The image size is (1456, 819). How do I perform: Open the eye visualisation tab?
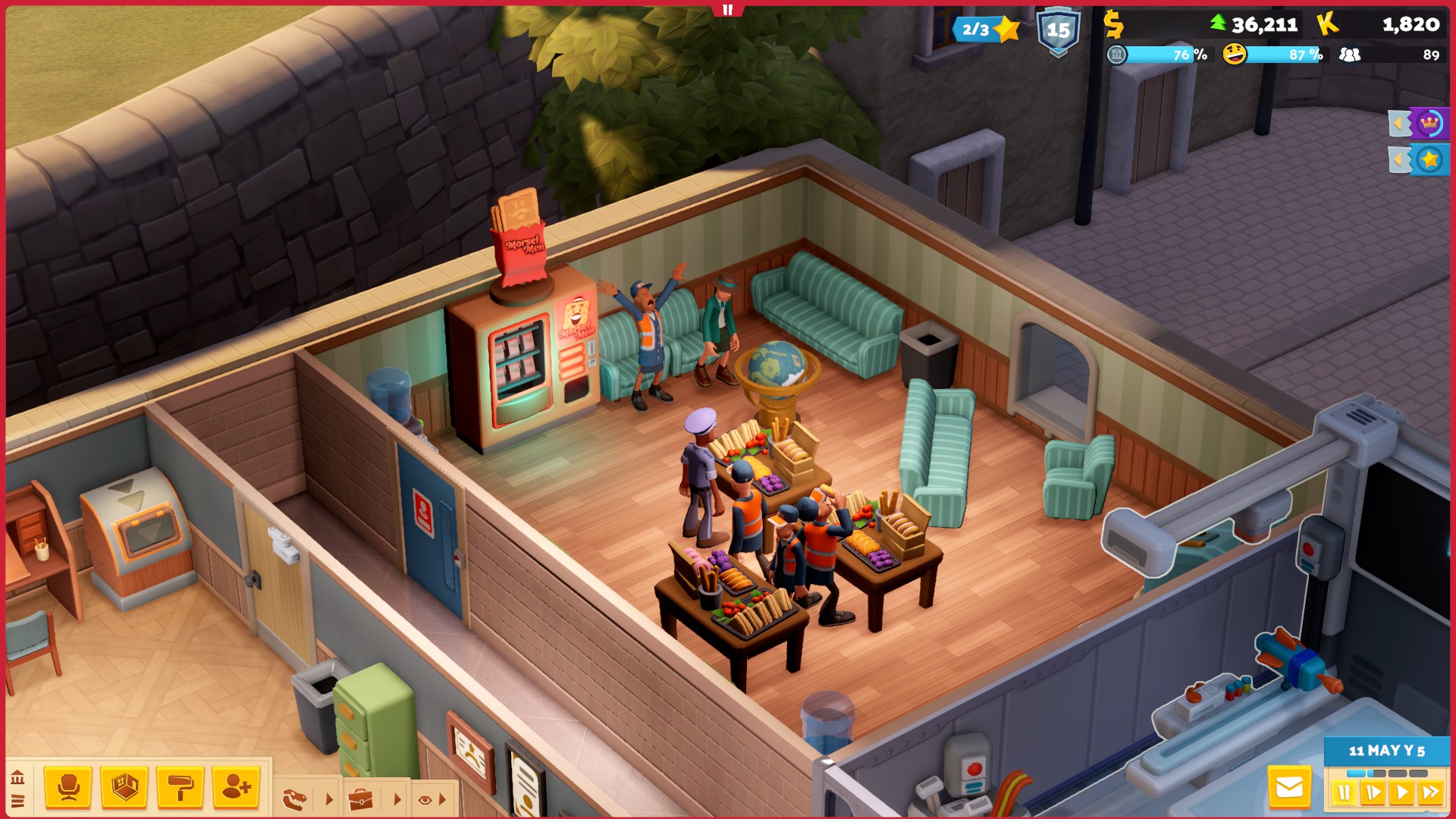[425, 799]
